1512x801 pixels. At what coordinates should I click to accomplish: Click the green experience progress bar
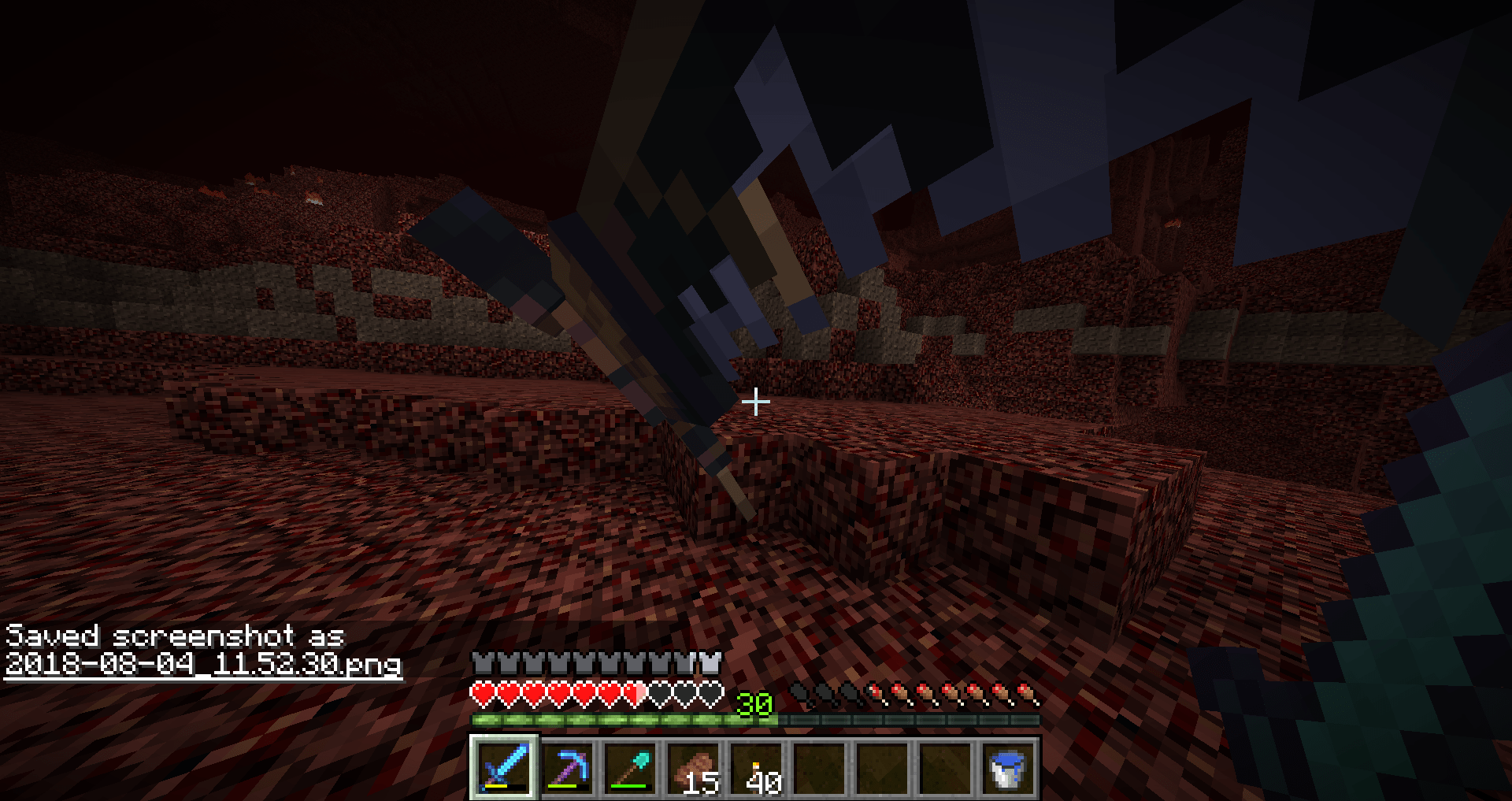coord(622,719)
